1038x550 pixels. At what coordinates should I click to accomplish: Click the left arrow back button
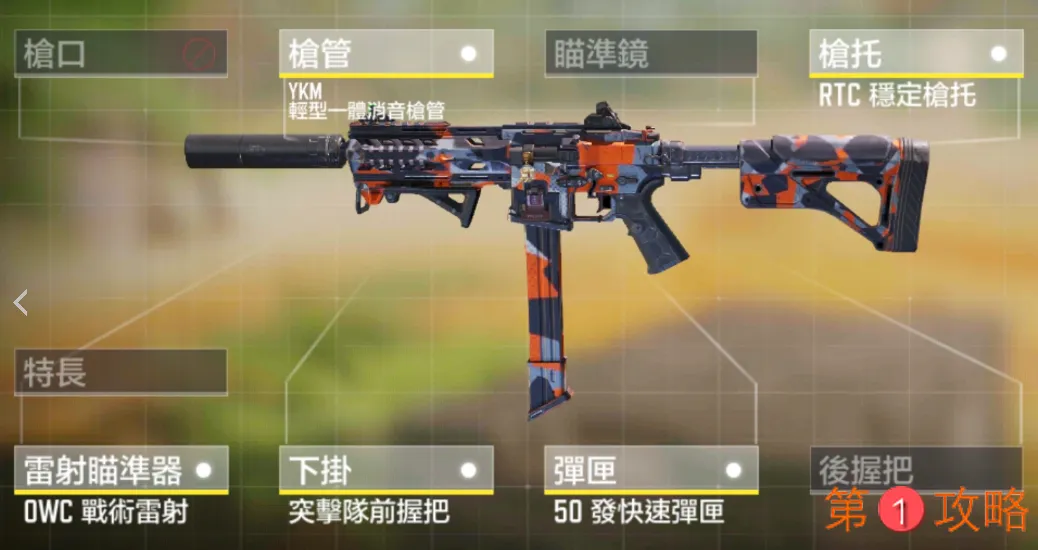tap(20, 302)
